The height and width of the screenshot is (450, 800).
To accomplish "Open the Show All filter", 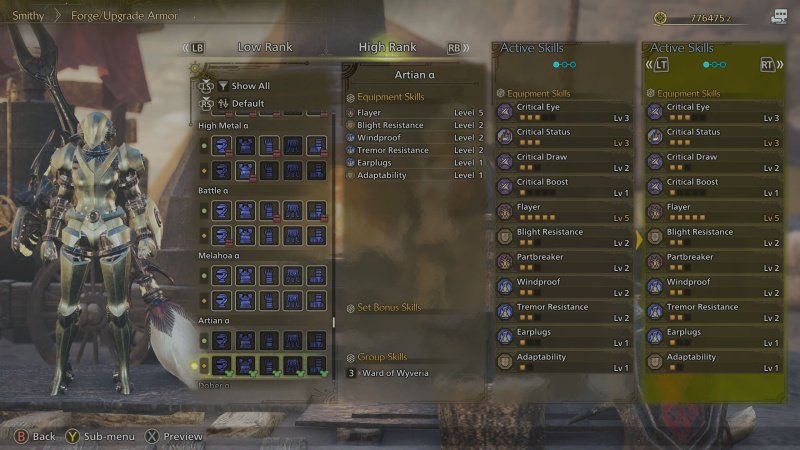I will pyautogui.click(x=250, y=86).
